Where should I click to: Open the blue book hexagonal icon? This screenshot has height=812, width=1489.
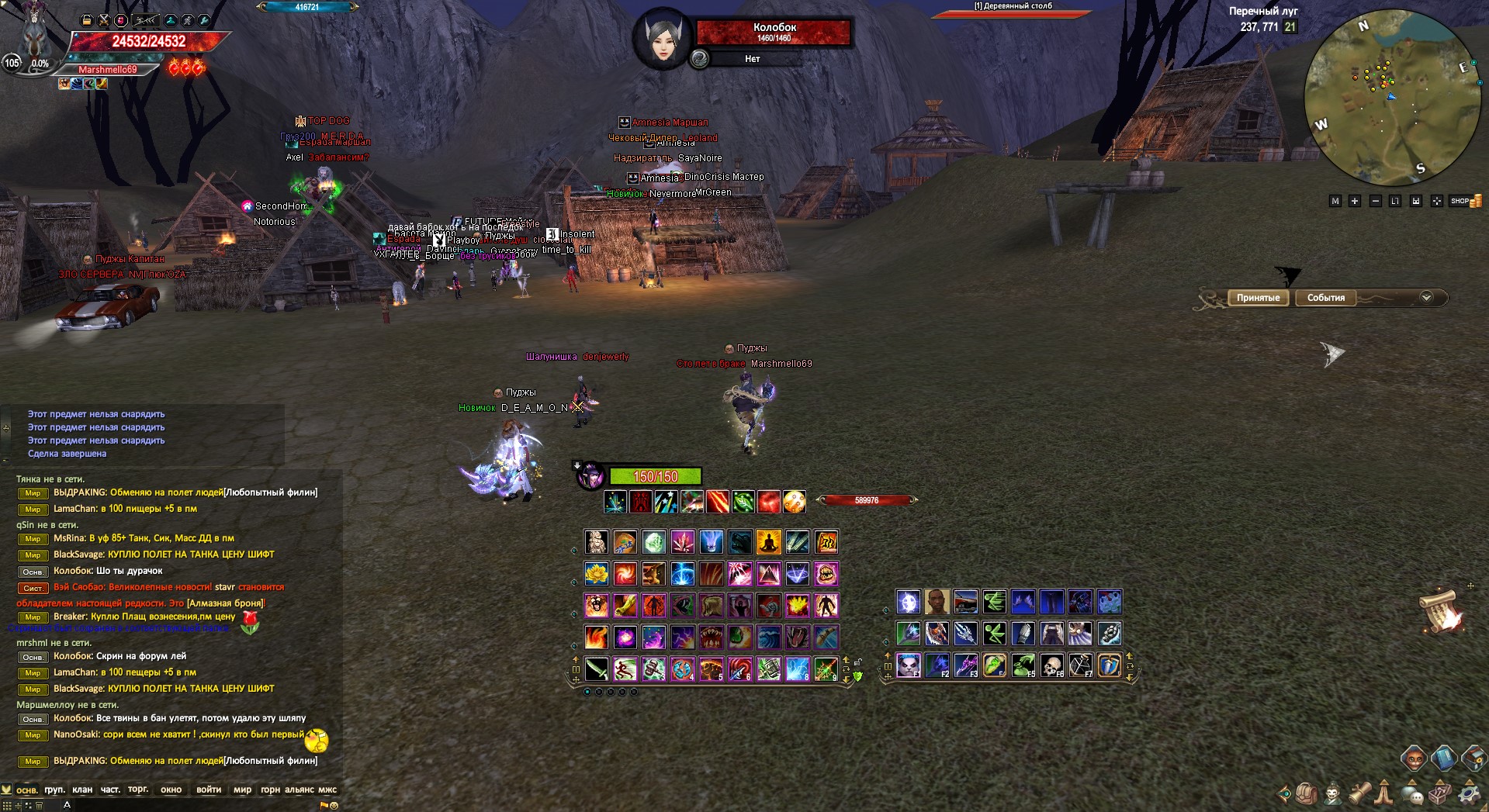point(1444,758)
